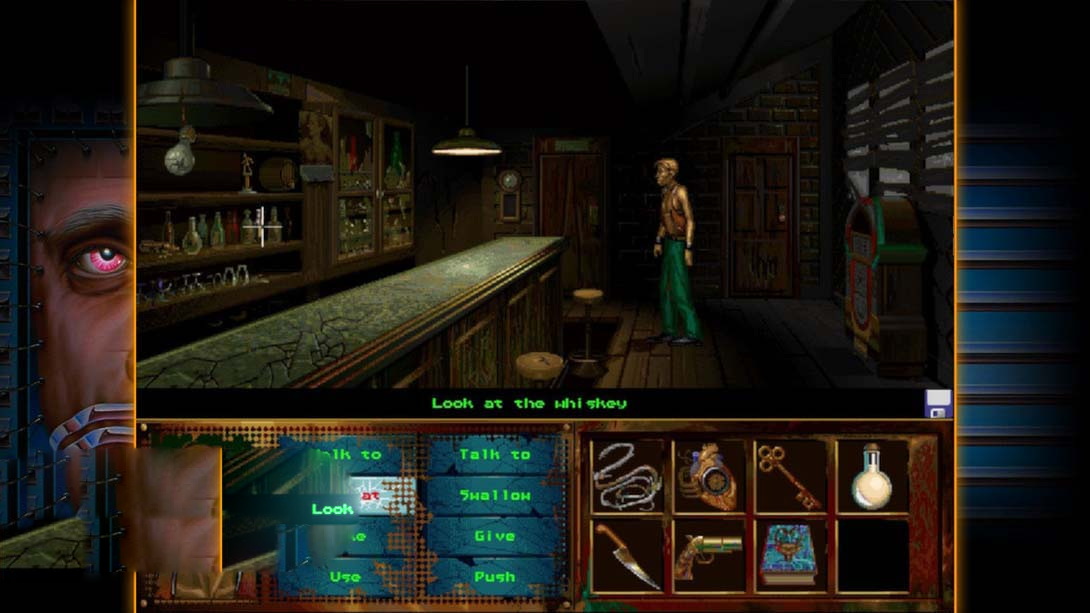
Task: Select the knife inventory slot
Action: (627, 556)
